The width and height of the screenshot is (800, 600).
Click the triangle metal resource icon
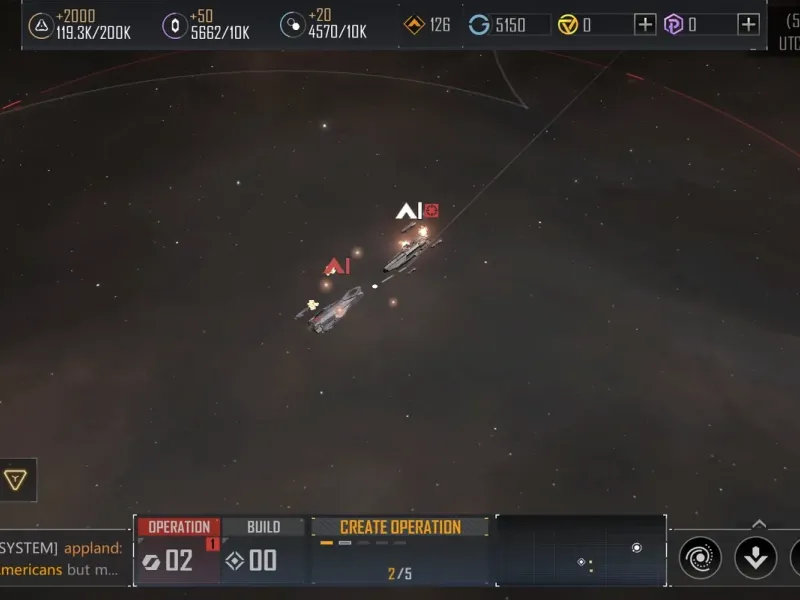click(x=40, y=25)
